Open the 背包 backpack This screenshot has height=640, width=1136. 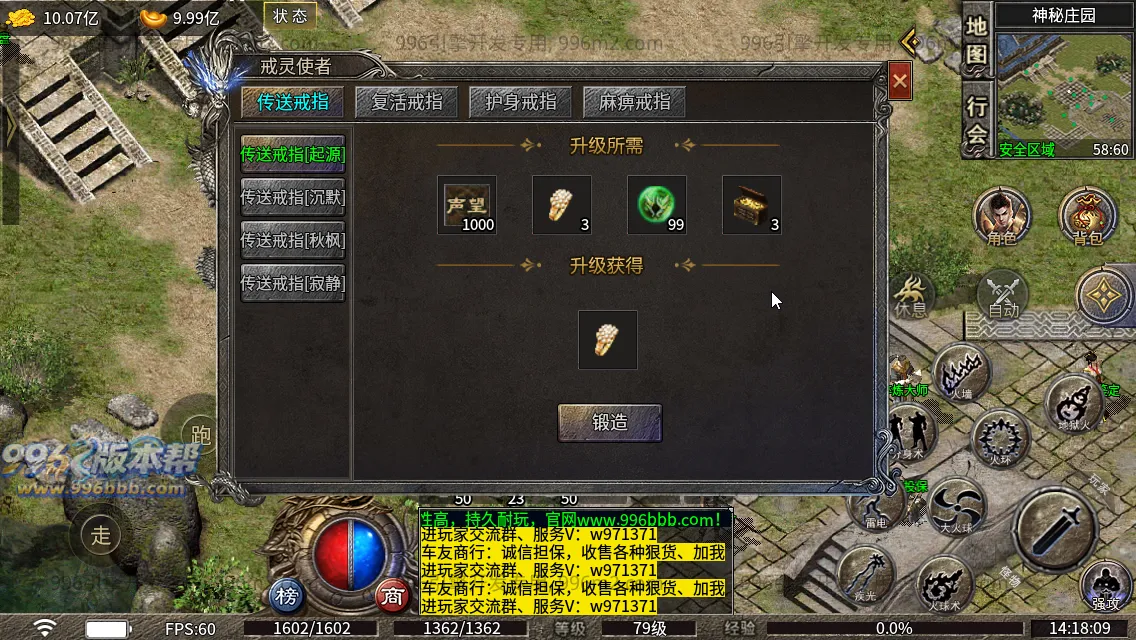click(1088, 217)
